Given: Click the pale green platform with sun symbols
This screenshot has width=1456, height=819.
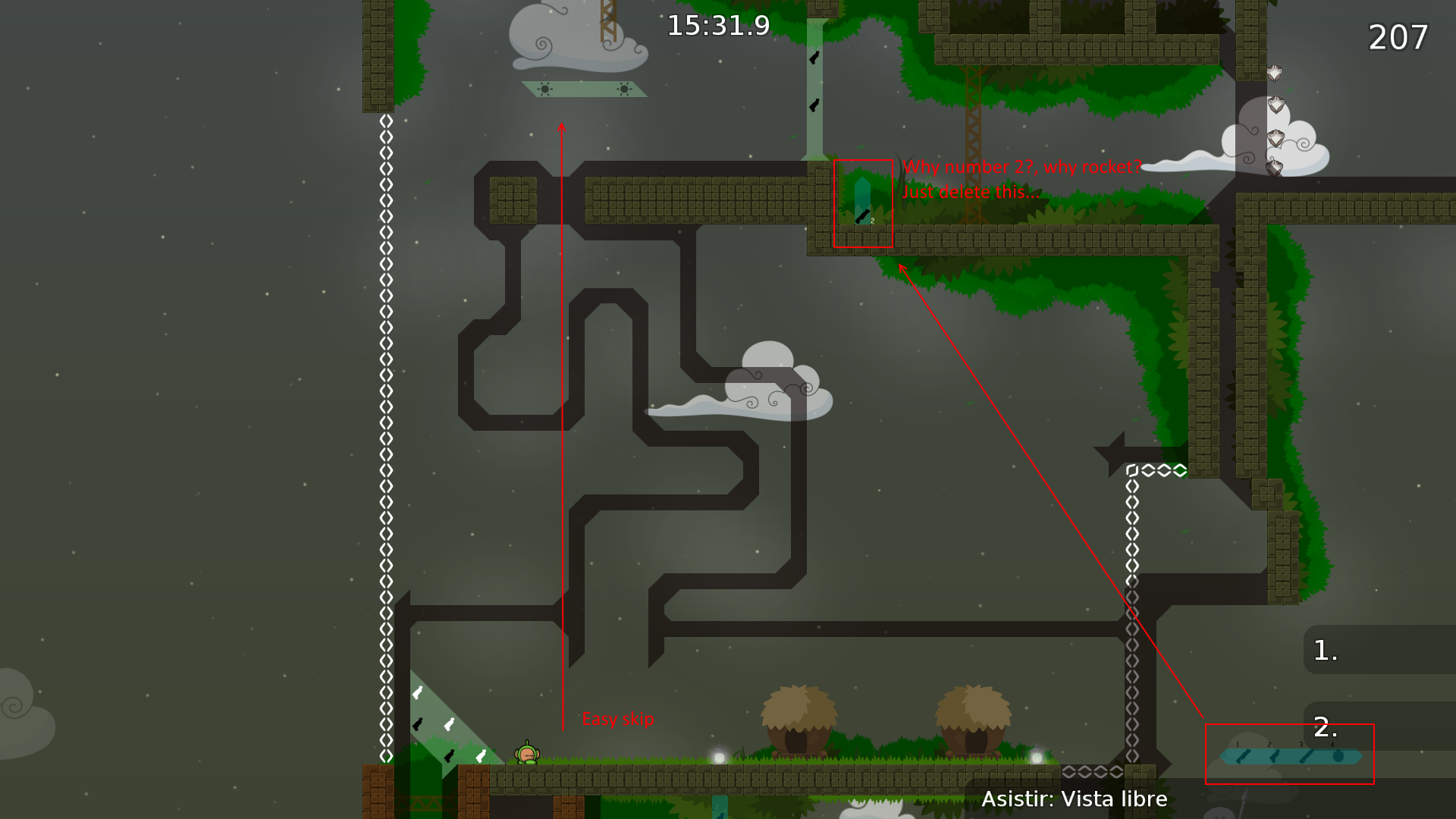Looking at the screenshot, I should point(582,90).
